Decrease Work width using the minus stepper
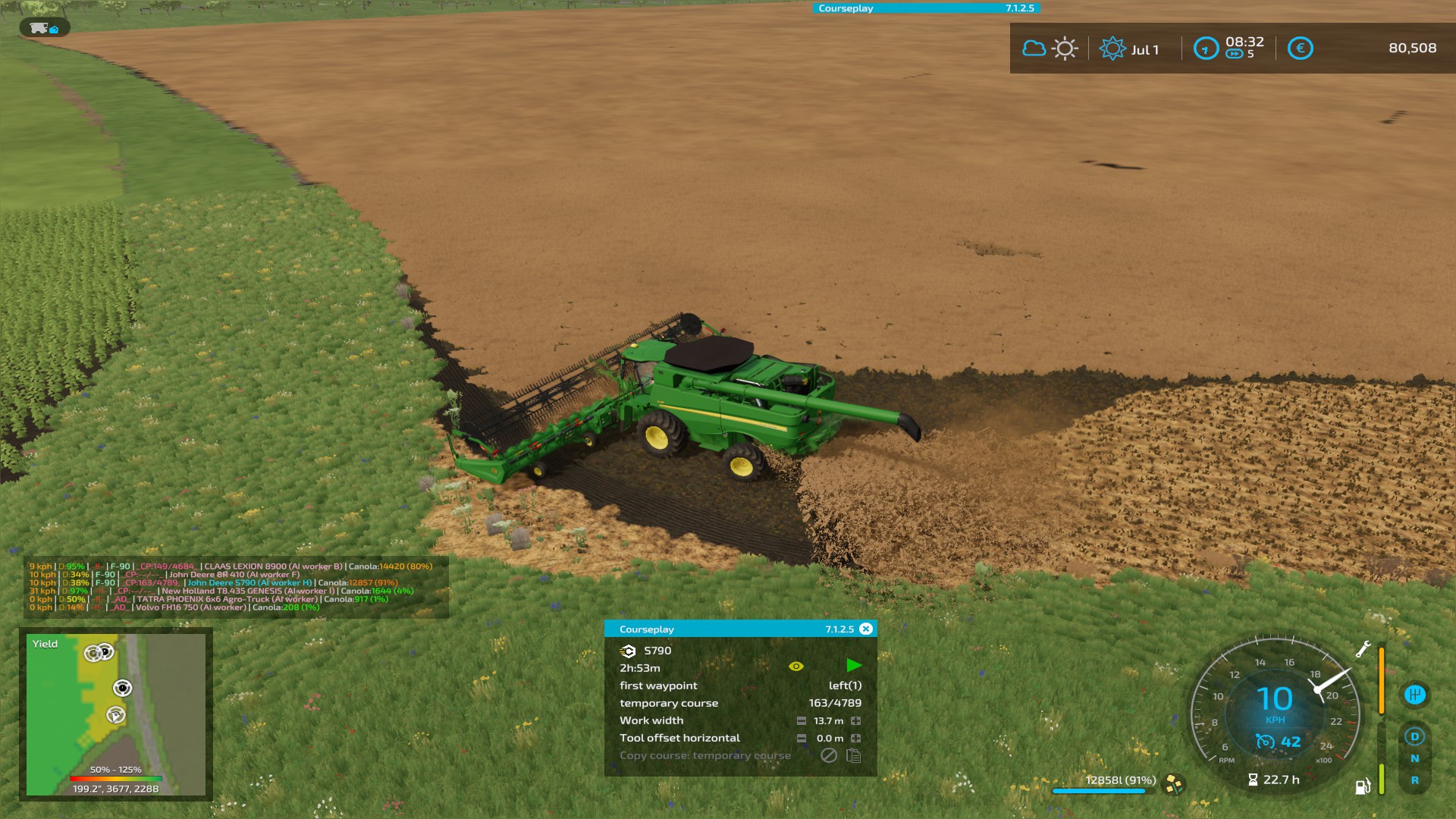This screenshot has height=819, width=1456. click(801, 721)
